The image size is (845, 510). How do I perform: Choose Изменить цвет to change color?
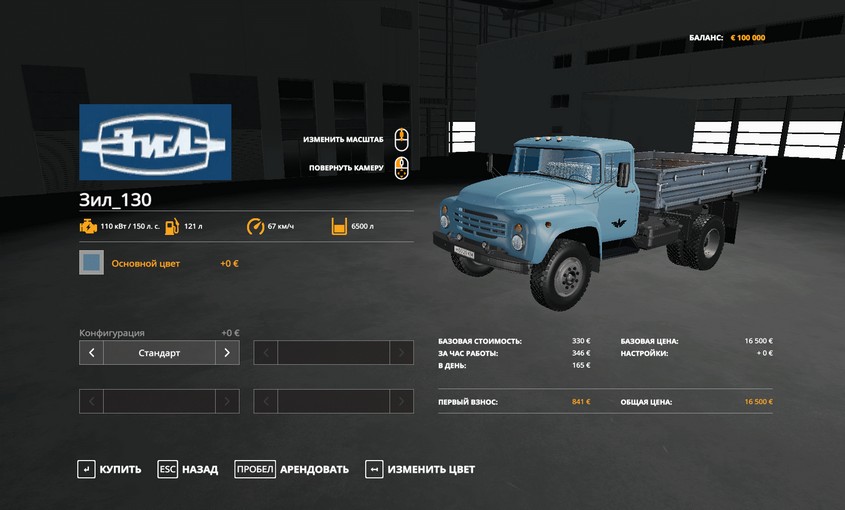[420, 469]
